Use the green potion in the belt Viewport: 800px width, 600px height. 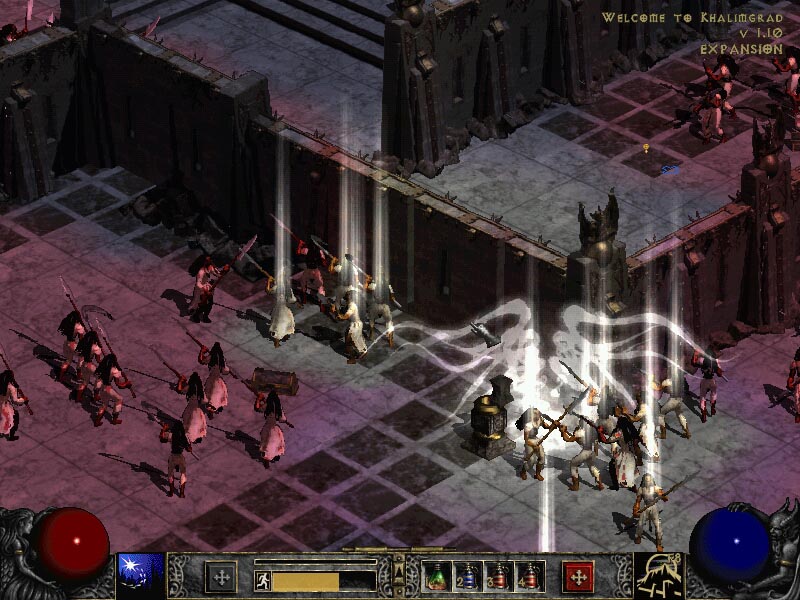pos(438,576)
